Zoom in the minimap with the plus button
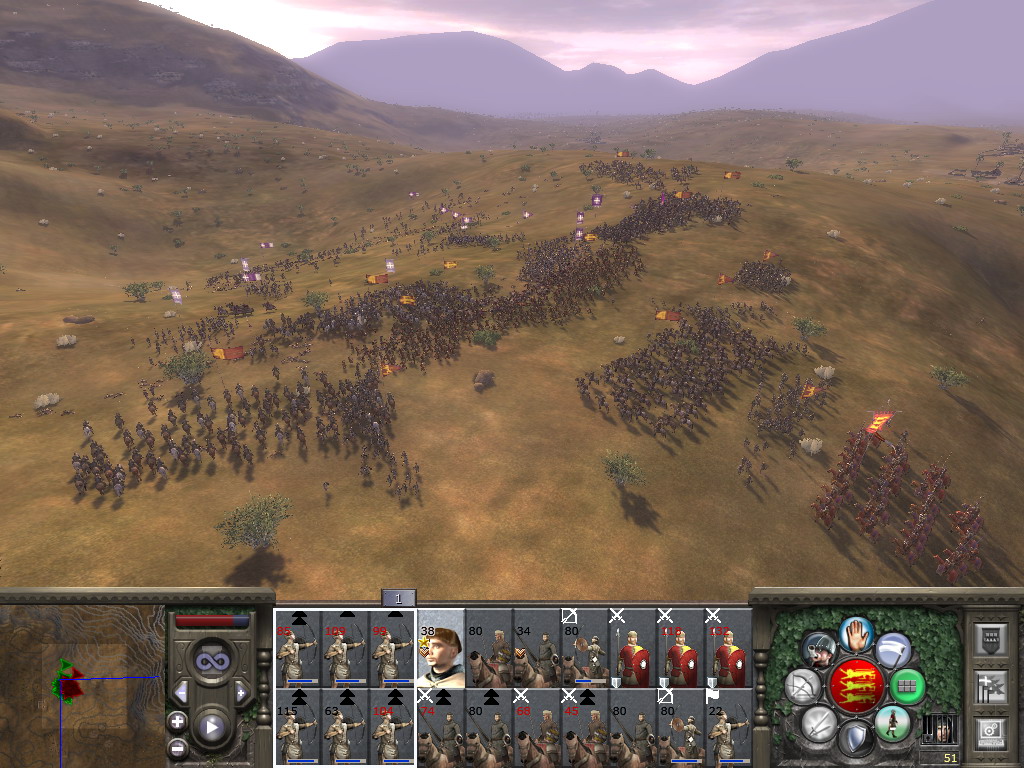1024x768 pixels. [x=177, y=721]
